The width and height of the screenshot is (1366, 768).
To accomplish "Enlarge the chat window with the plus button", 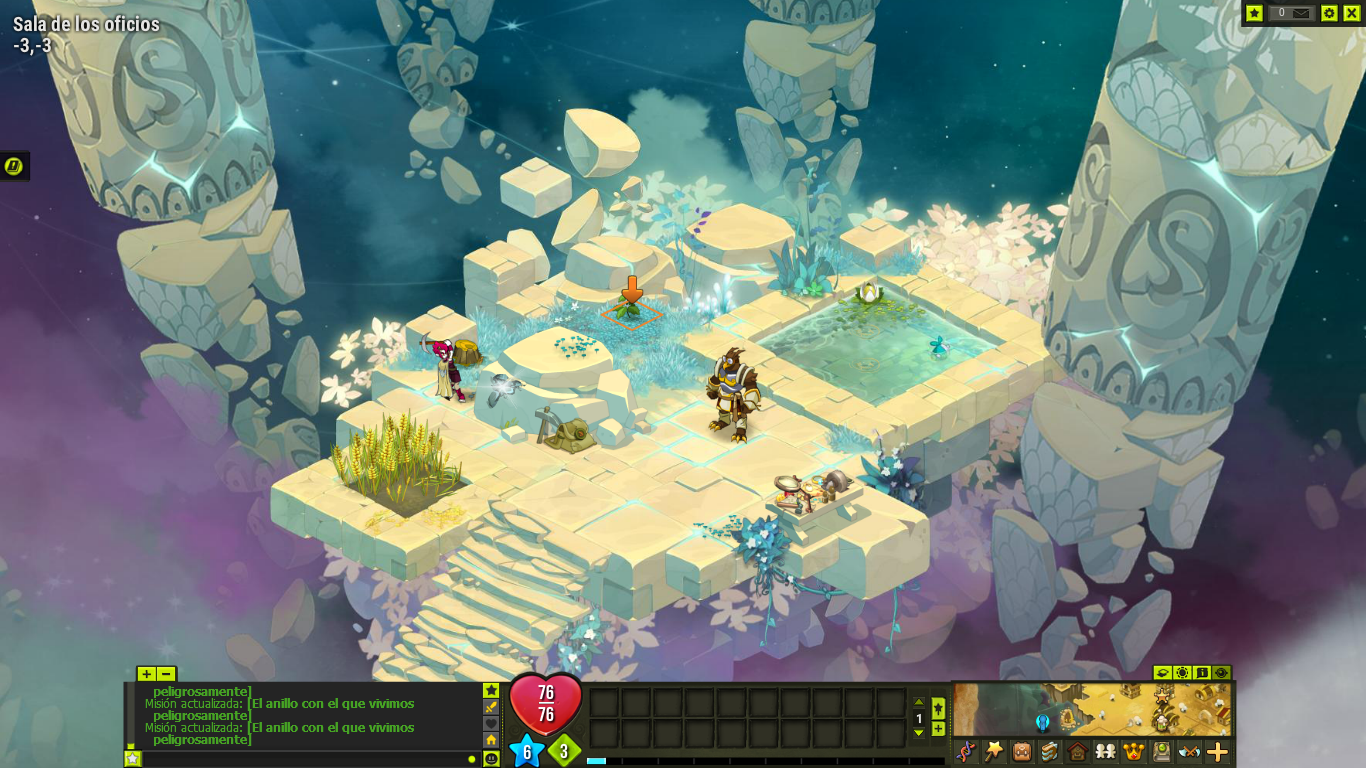I will (x=147, y=674).
